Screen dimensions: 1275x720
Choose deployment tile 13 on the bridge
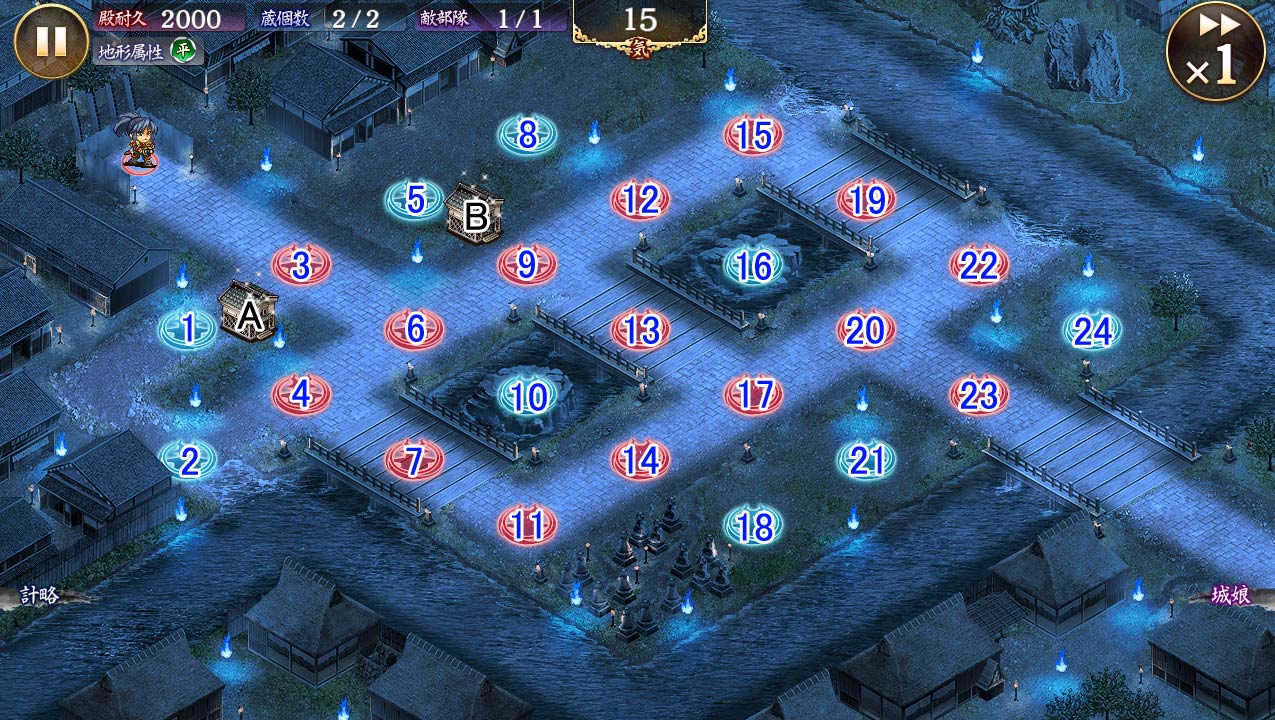pyautogui.click(x=640, y=330)
